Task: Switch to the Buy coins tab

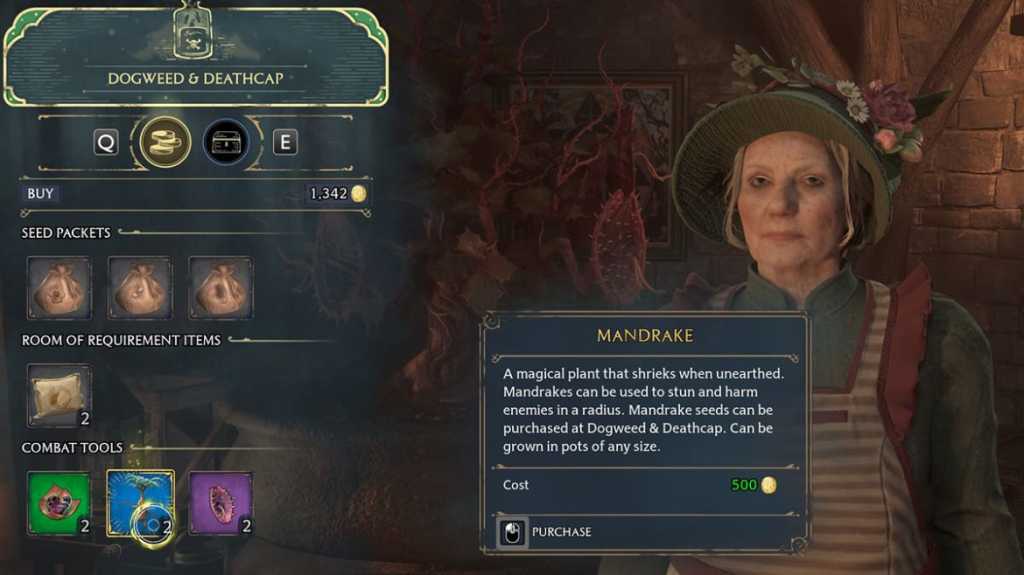Action: tap(165, 143)
